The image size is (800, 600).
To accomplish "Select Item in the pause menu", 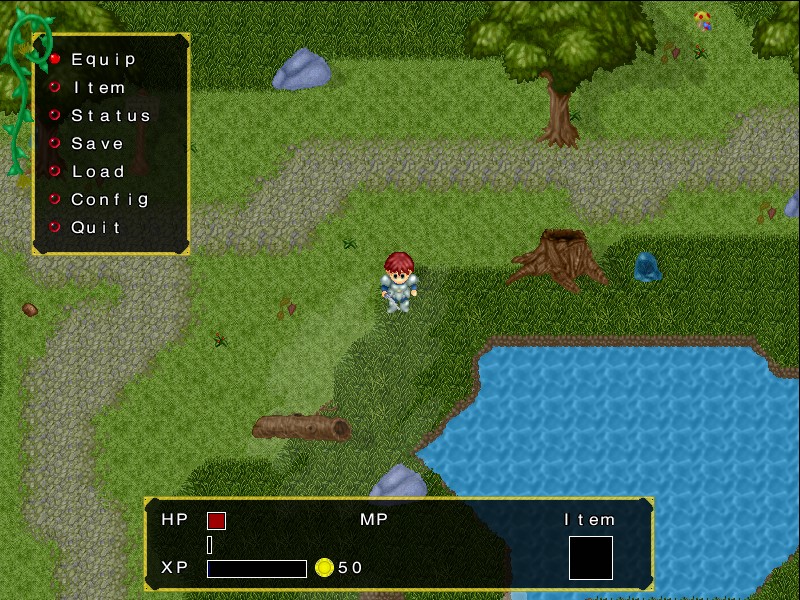I will coord(99,88).
